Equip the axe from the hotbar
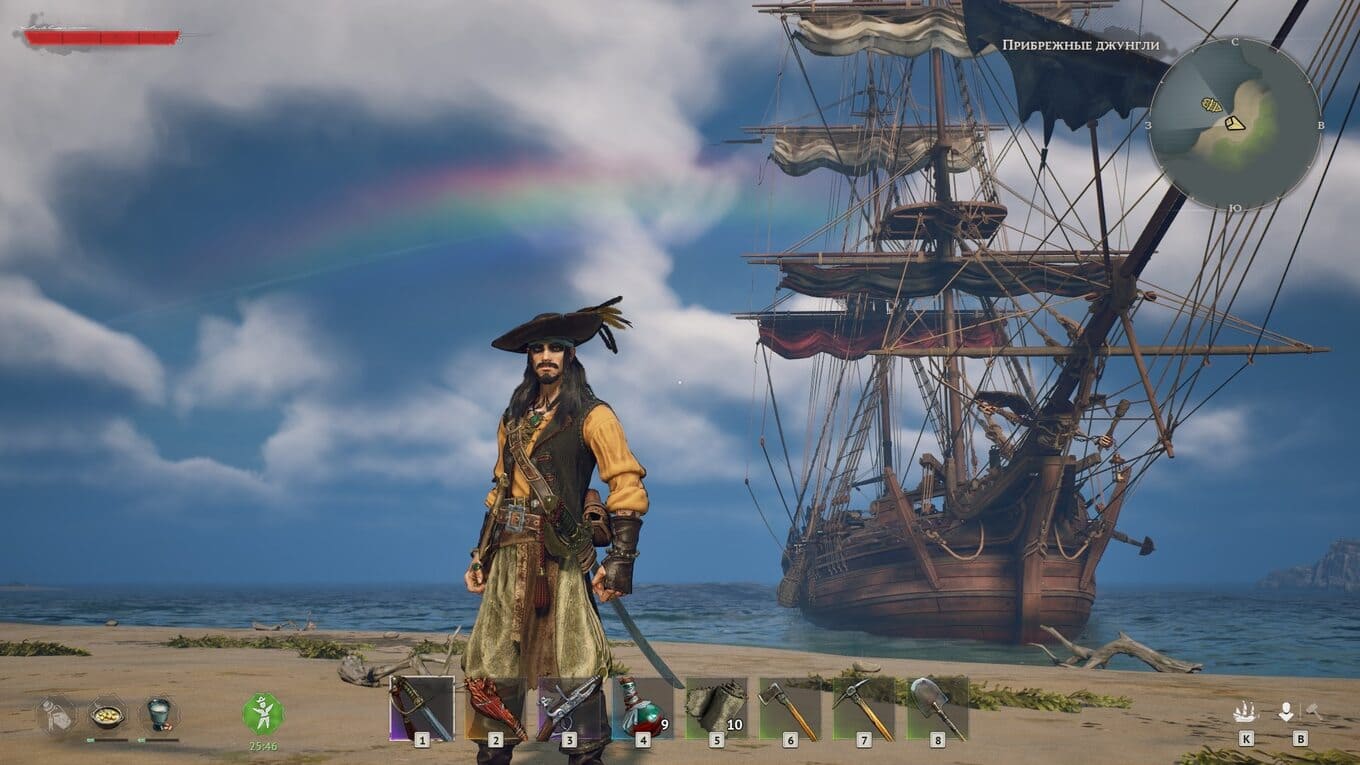This screenshot has width=1360, height=765. point(790,708)
